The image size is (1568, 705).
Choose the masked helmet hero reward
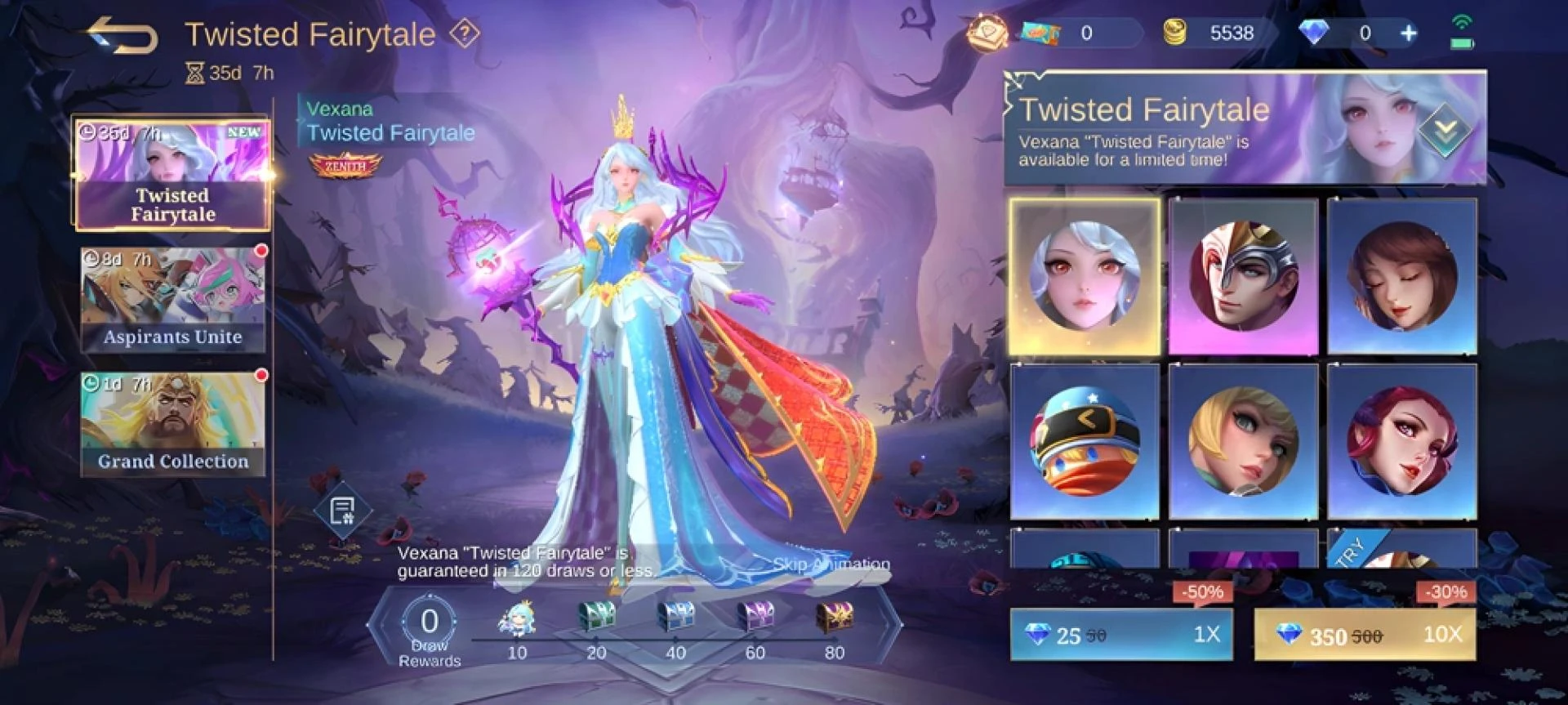tap(1242, 276)
